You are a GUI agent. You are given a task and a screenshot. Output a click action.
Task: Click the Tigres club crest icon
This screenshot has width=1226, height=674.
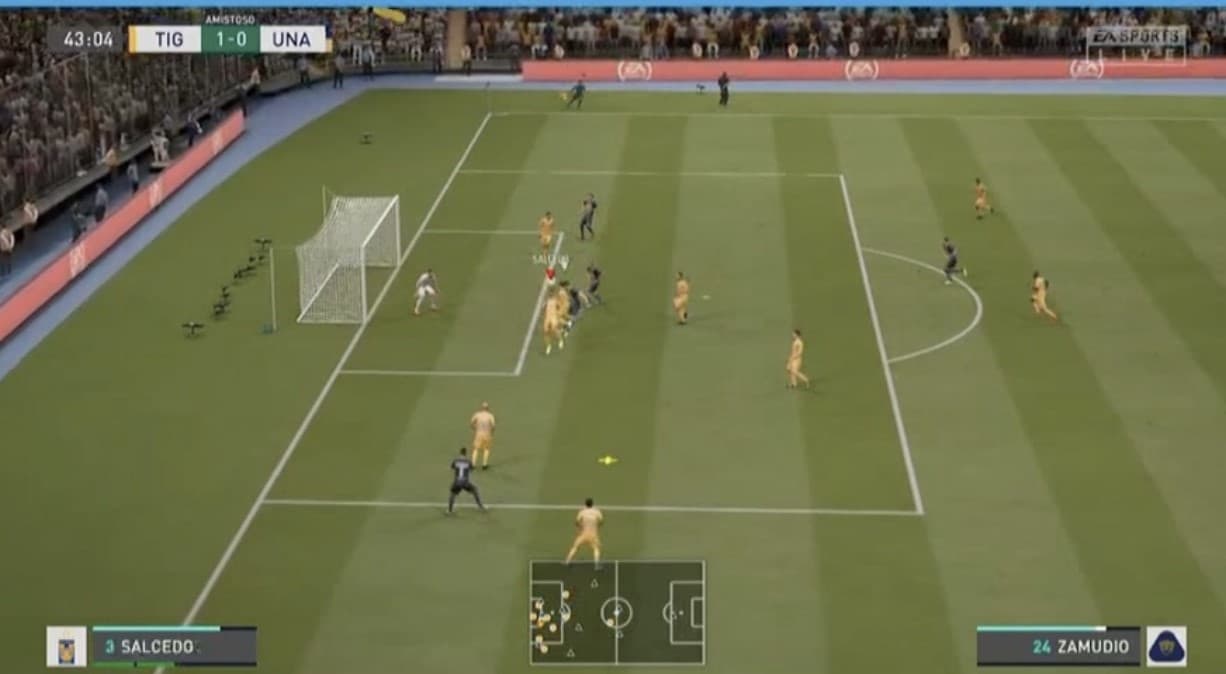tap(66, 647)
